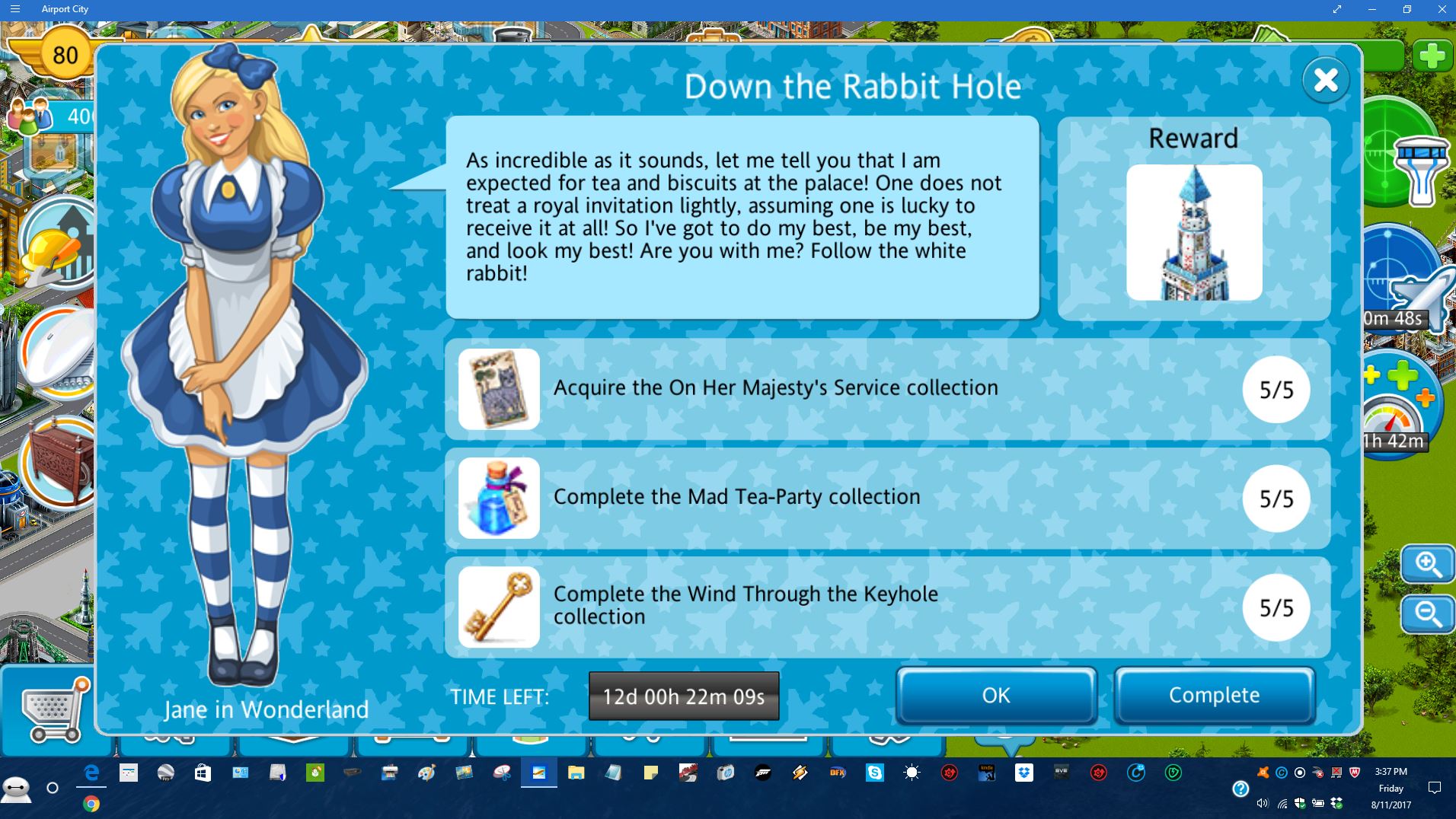This screenshot has width=1456, height=819.
Task: Zoom out with the magnifier minus button
Action: (1427, 613)
